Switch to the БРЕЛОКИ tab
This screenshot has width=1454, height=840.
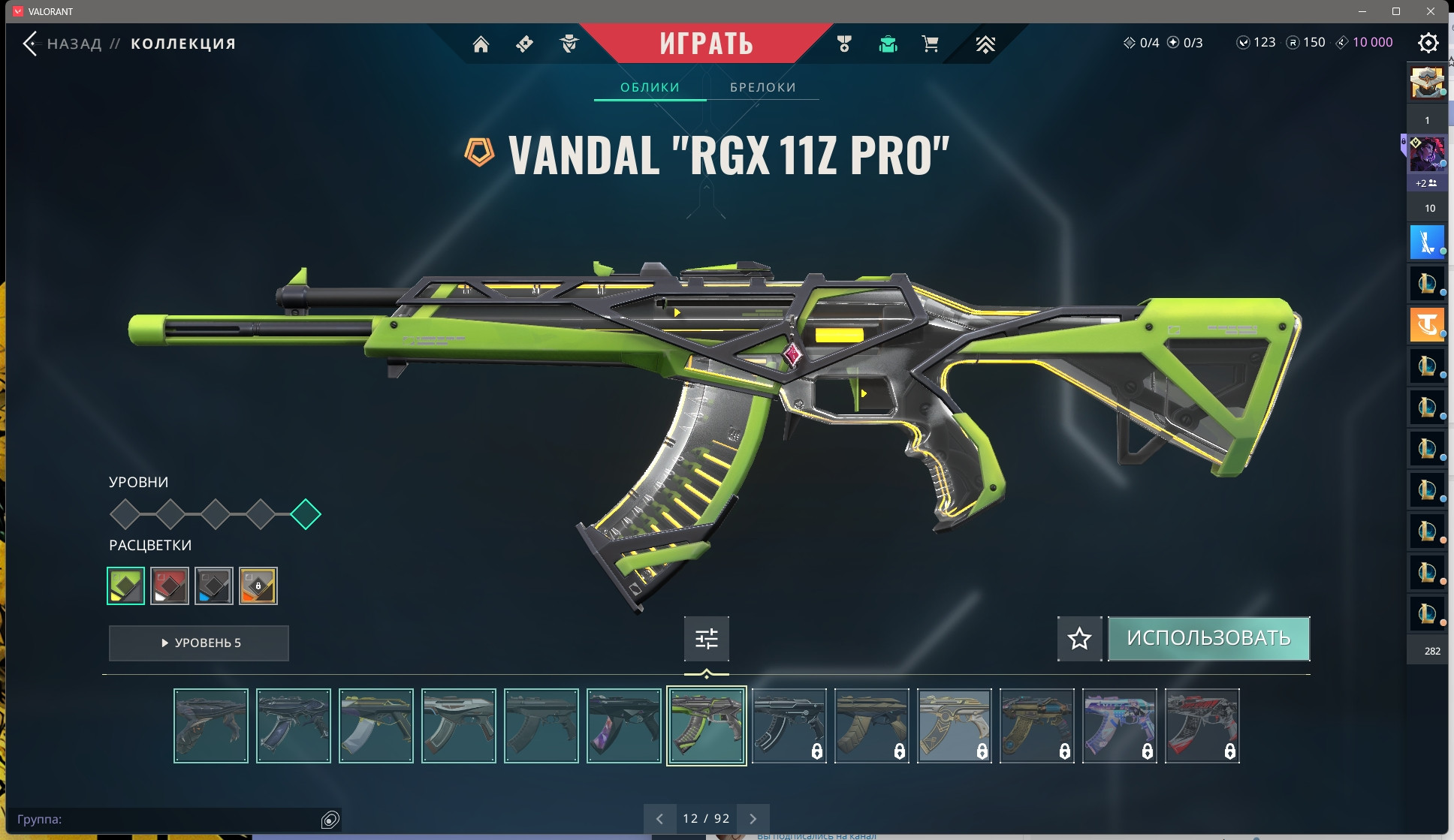click(762, 87)
